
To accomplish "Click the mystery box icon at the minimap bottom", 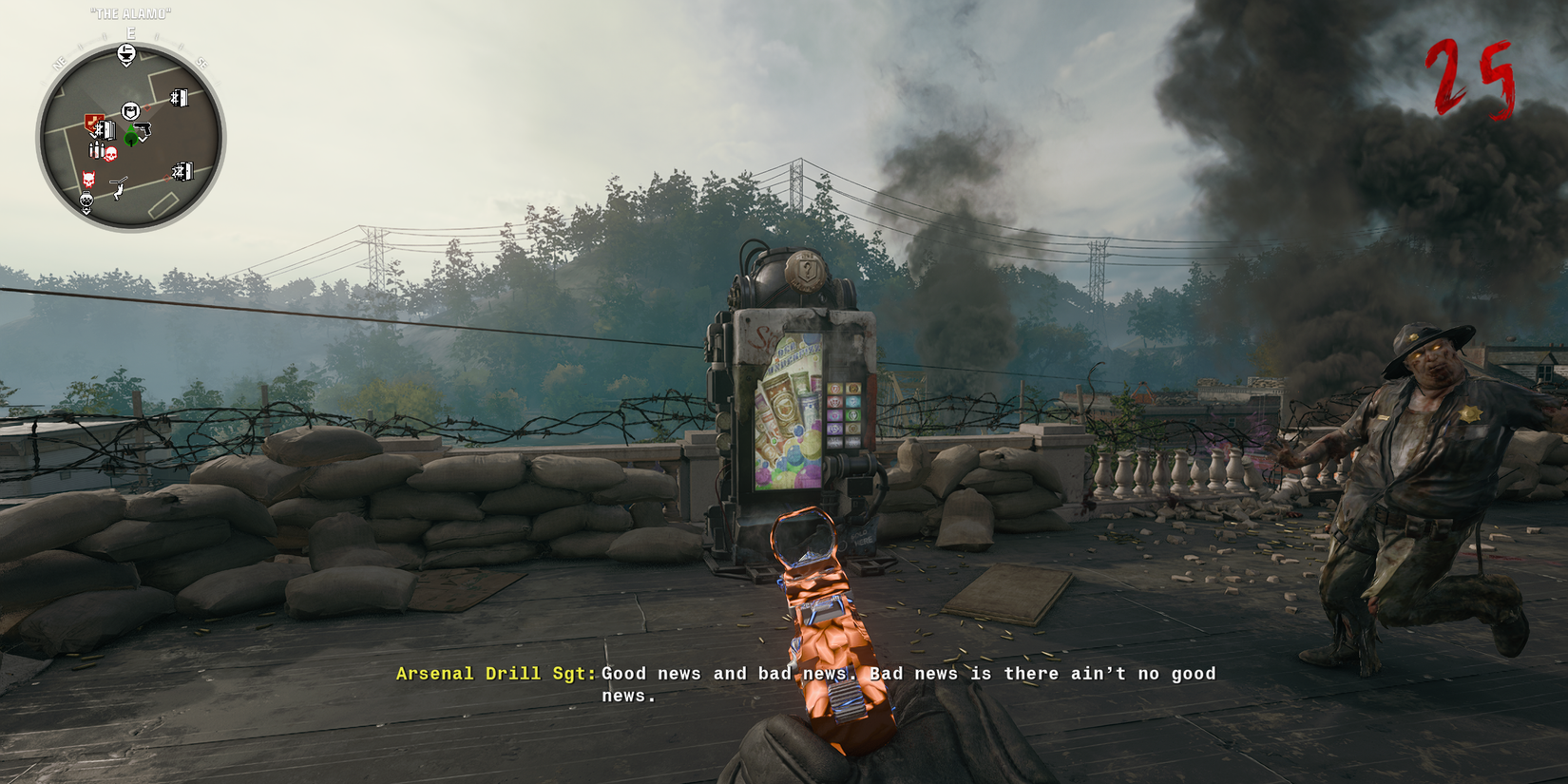I will 86,200.
